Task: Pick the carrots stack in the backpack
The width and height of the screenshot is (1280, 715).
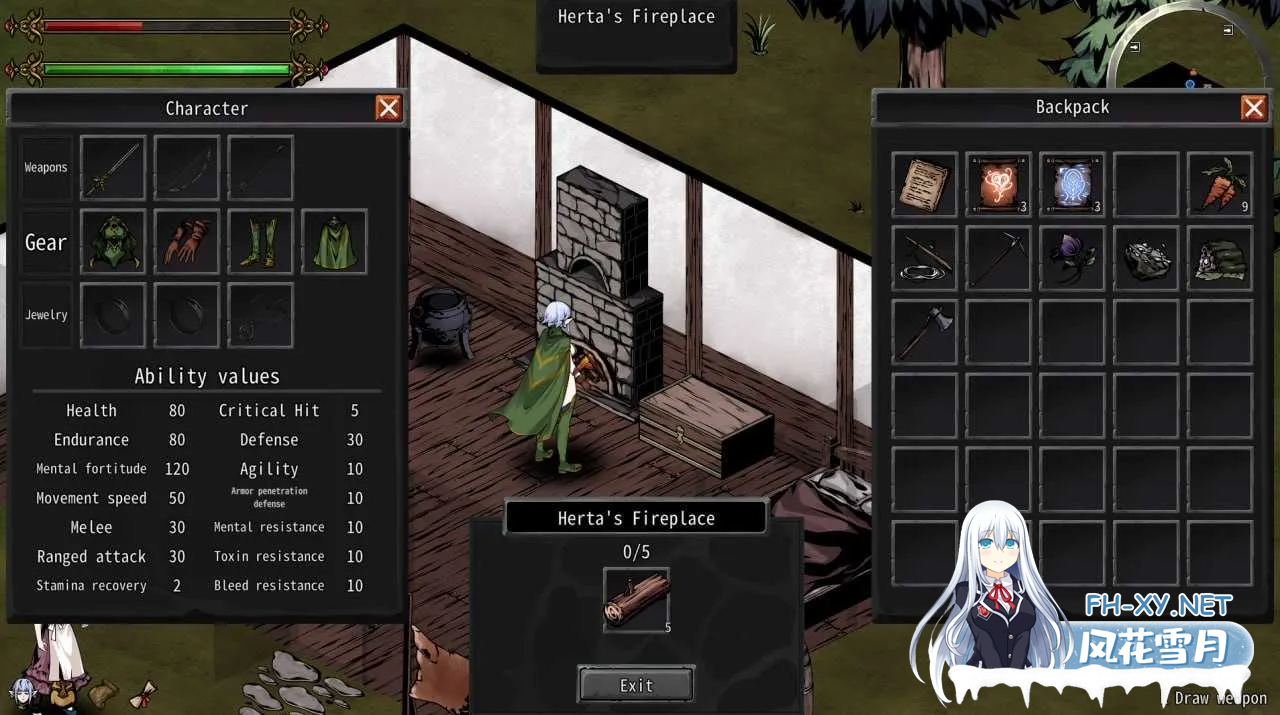Action: [1220, 185]
